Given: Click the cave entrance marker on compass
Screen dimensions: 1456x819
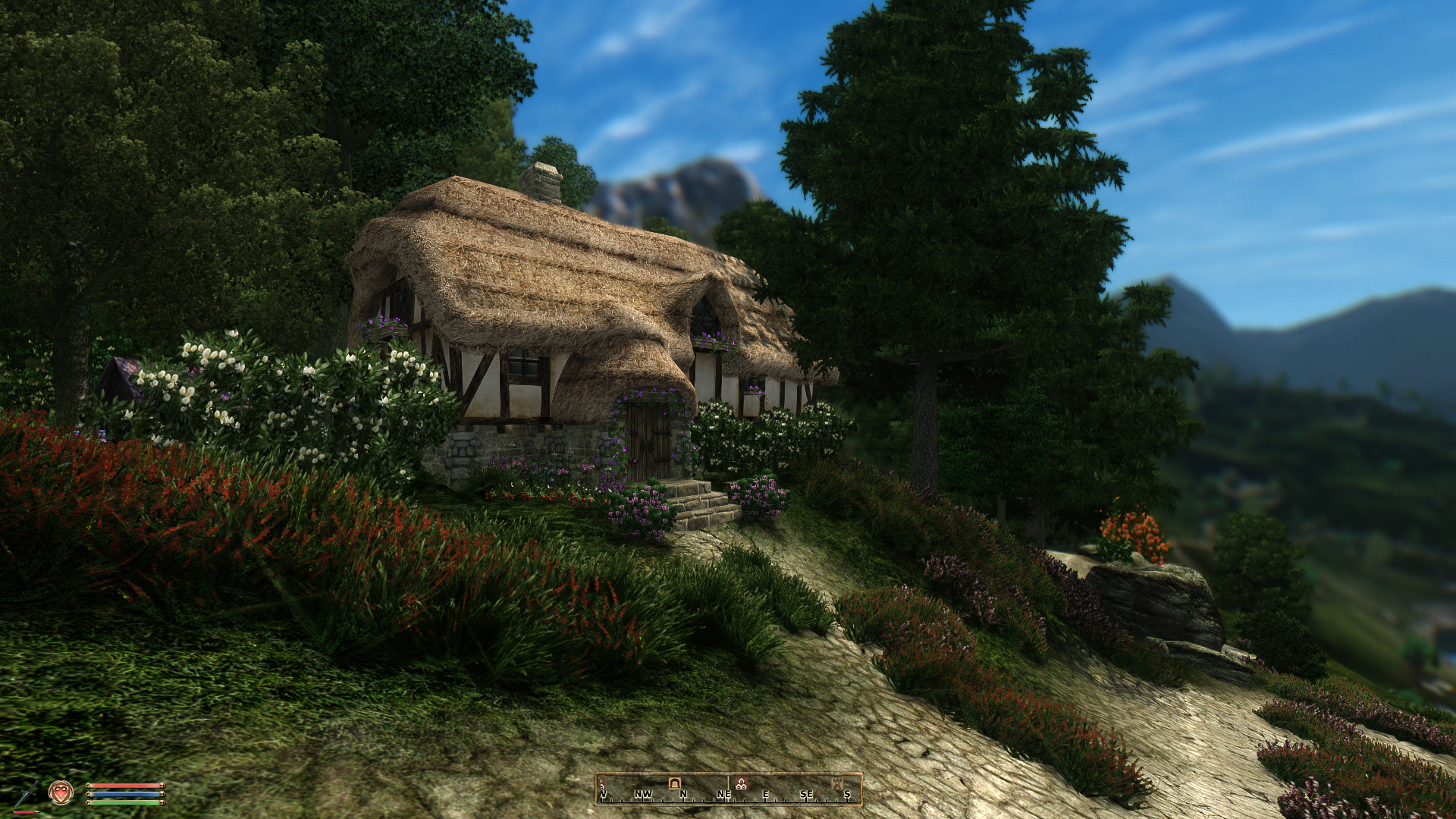Looking at the screenshot, I should (x=674, y=783).
